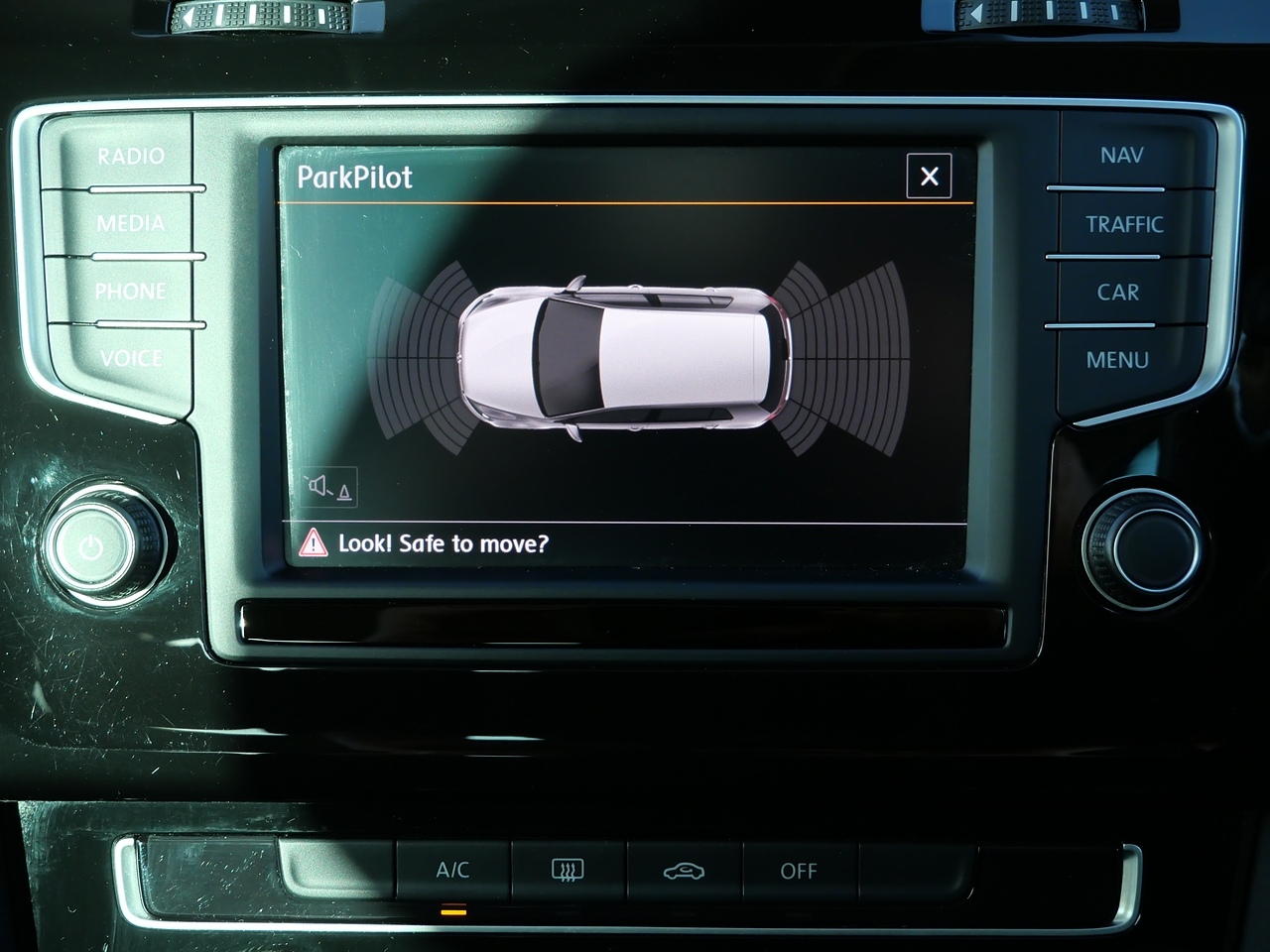Turn on rear window defrost

point(568,870)
